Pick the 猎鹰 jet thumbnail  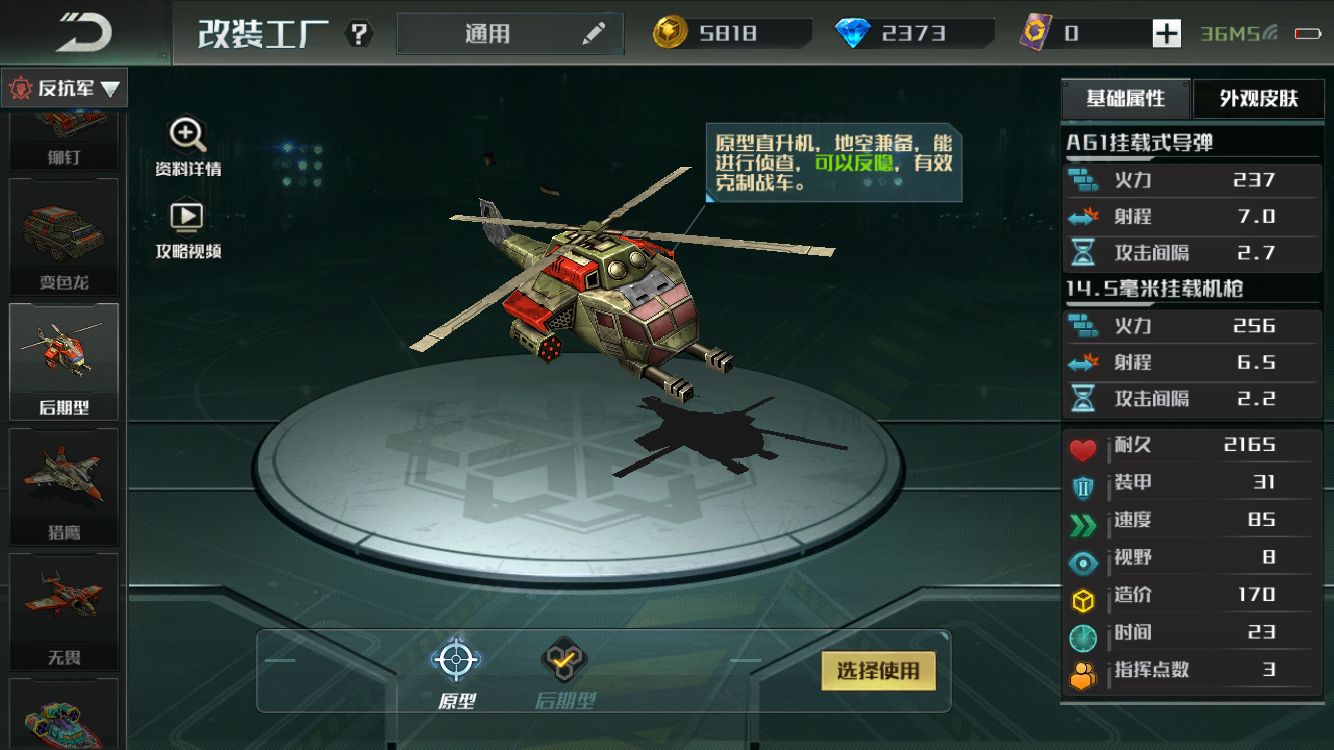64,485
